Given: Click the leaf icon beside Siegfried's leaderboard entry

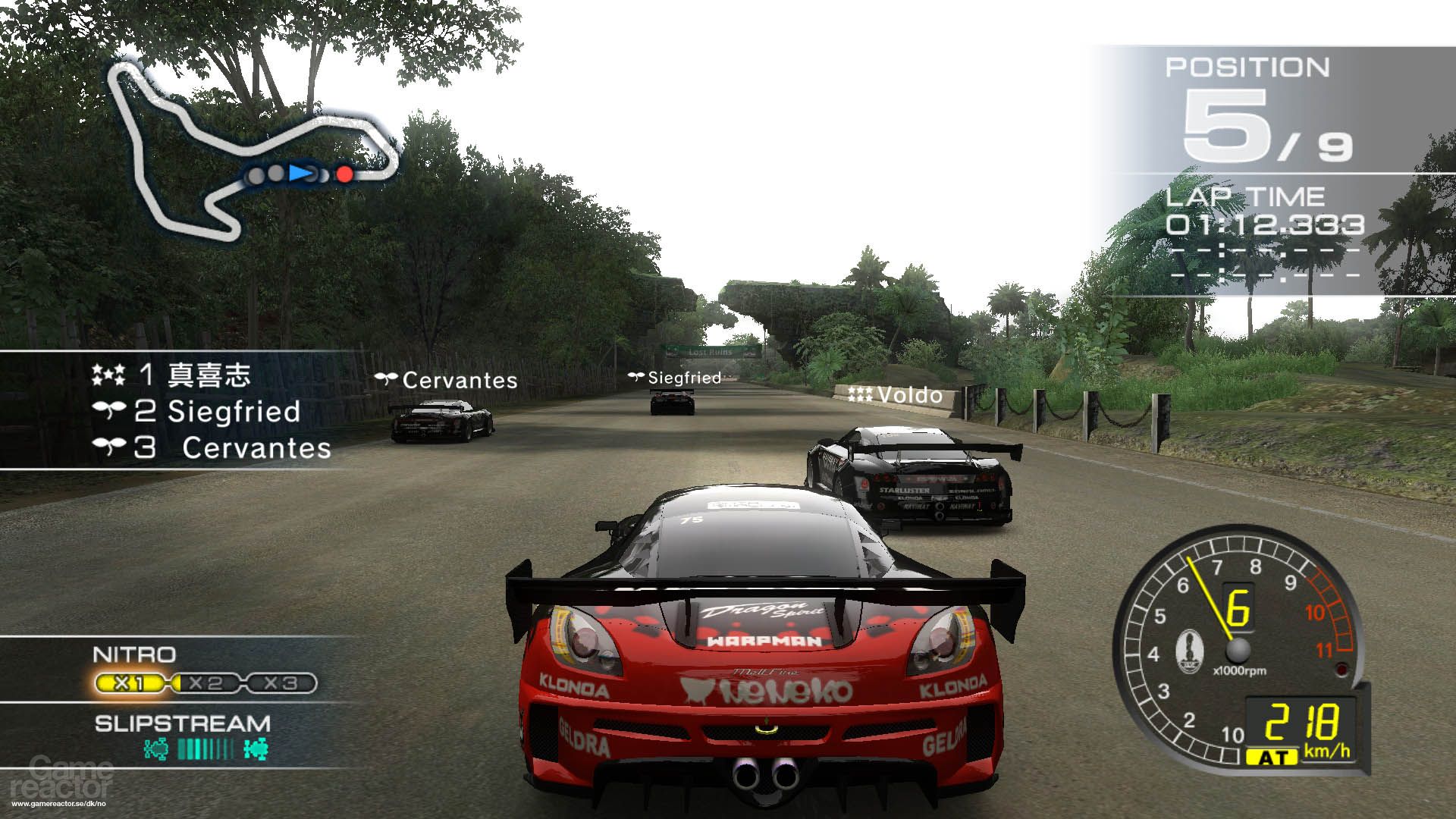Looking at the screenshot, I should (x=112, y=412).
